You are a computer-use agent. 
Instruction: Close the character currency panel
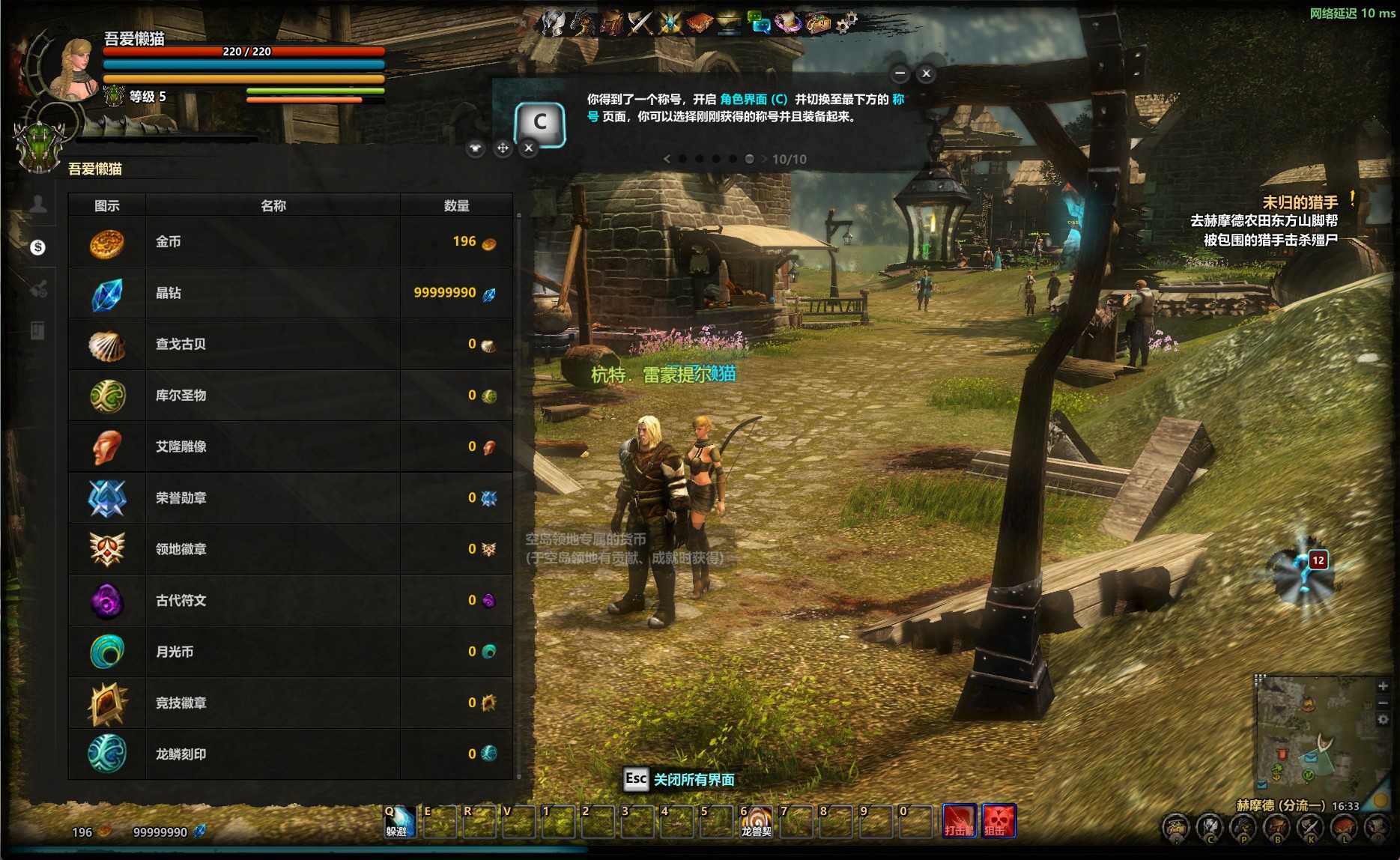click(529, 148)
